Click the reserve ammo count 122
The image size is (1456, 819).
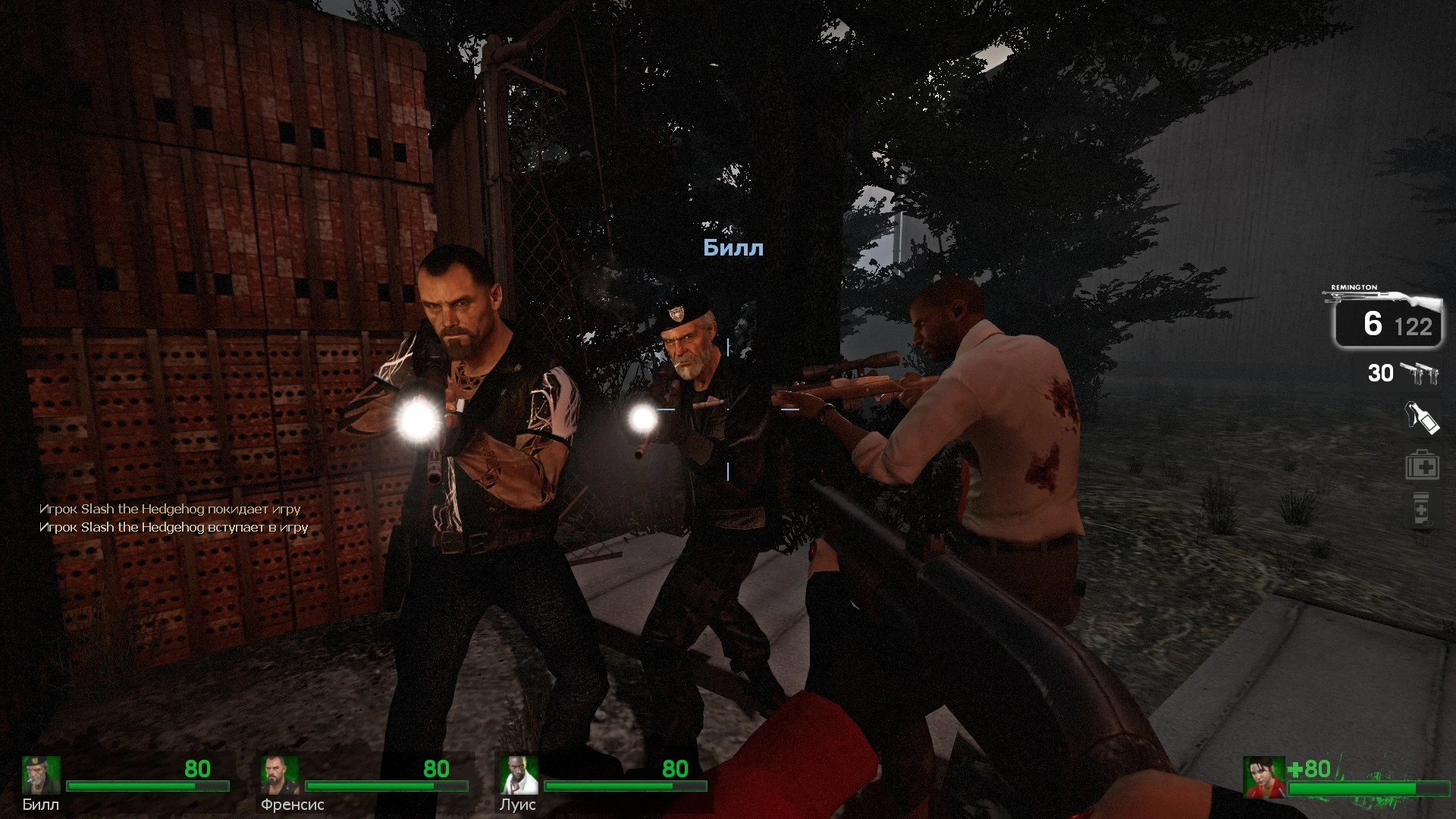coord(1414,327)
